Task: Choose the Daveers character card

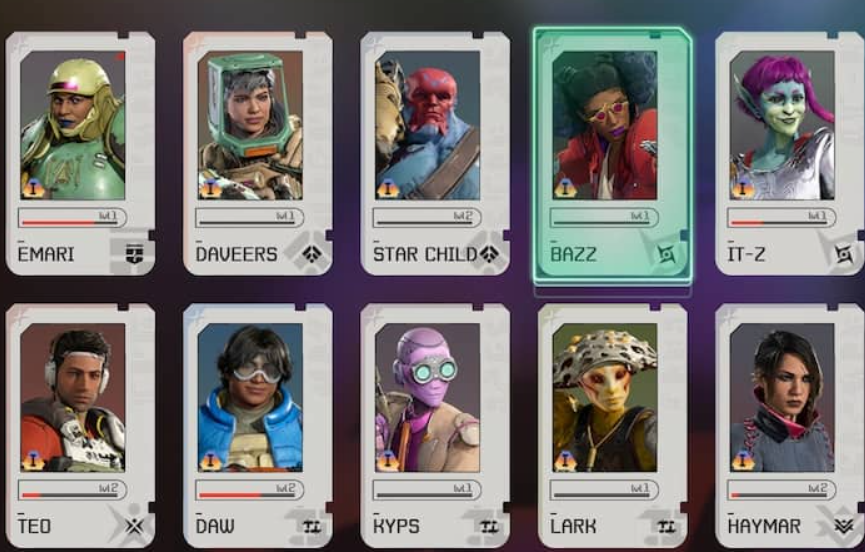Action: (257, 152)
